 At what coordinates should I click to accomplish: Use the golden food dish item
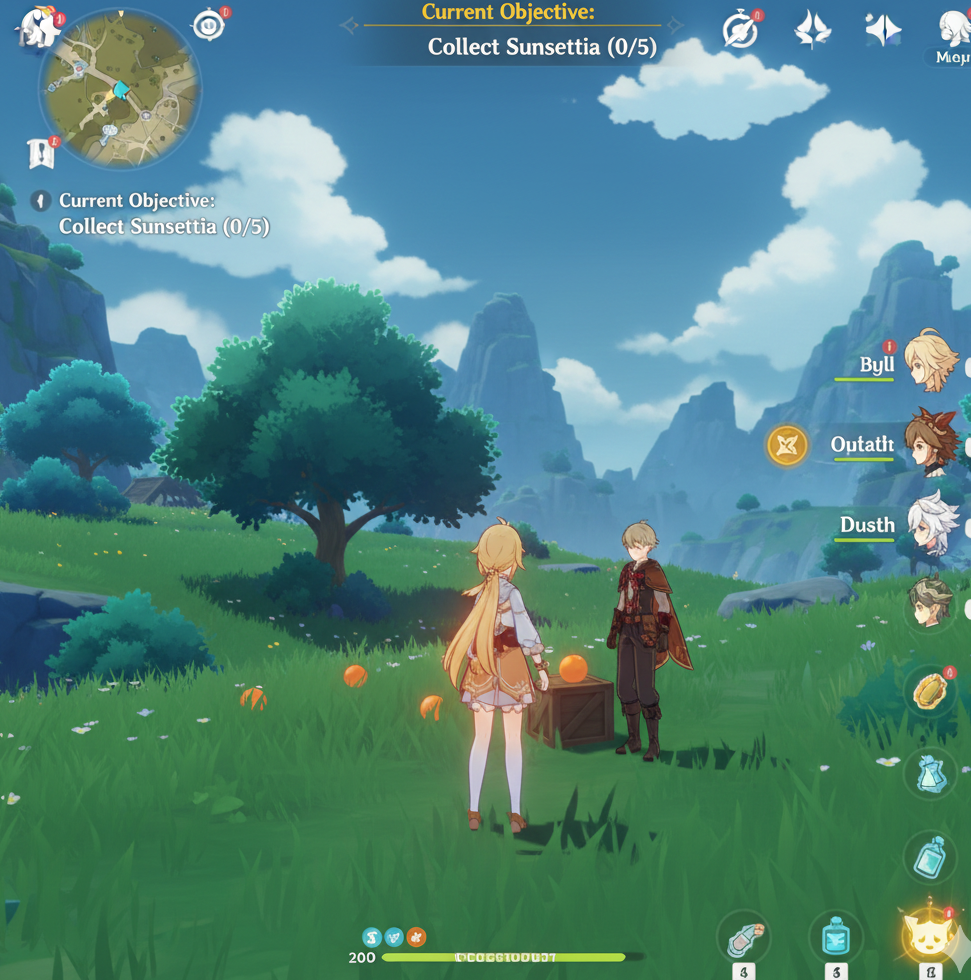[930, 692]
